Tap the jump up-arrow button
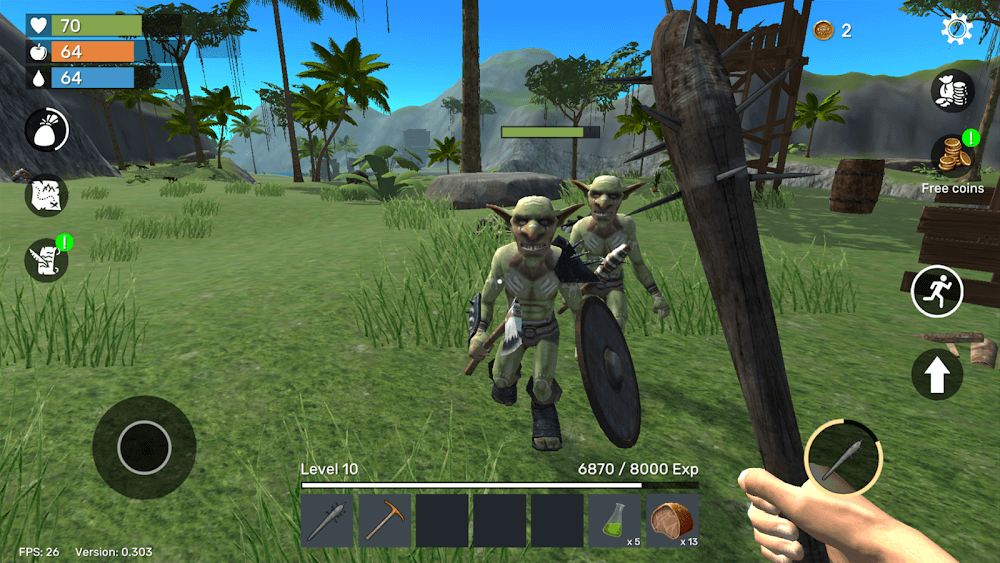Image resolution: width=1000 pixels, height=563 pixels. click(x=937, y=375)
